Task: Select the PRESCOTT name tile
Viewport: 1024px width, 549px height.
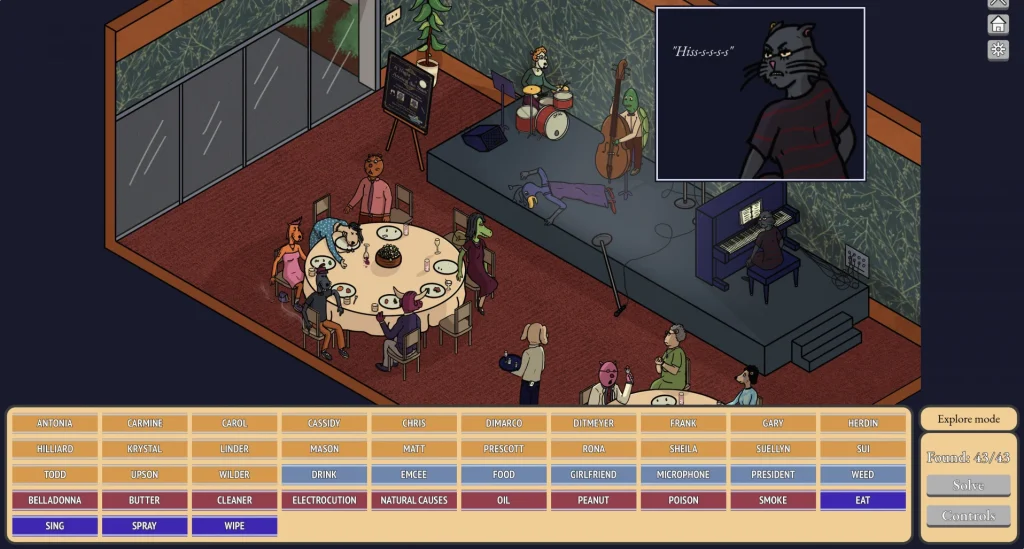Action: click(503, 449)
